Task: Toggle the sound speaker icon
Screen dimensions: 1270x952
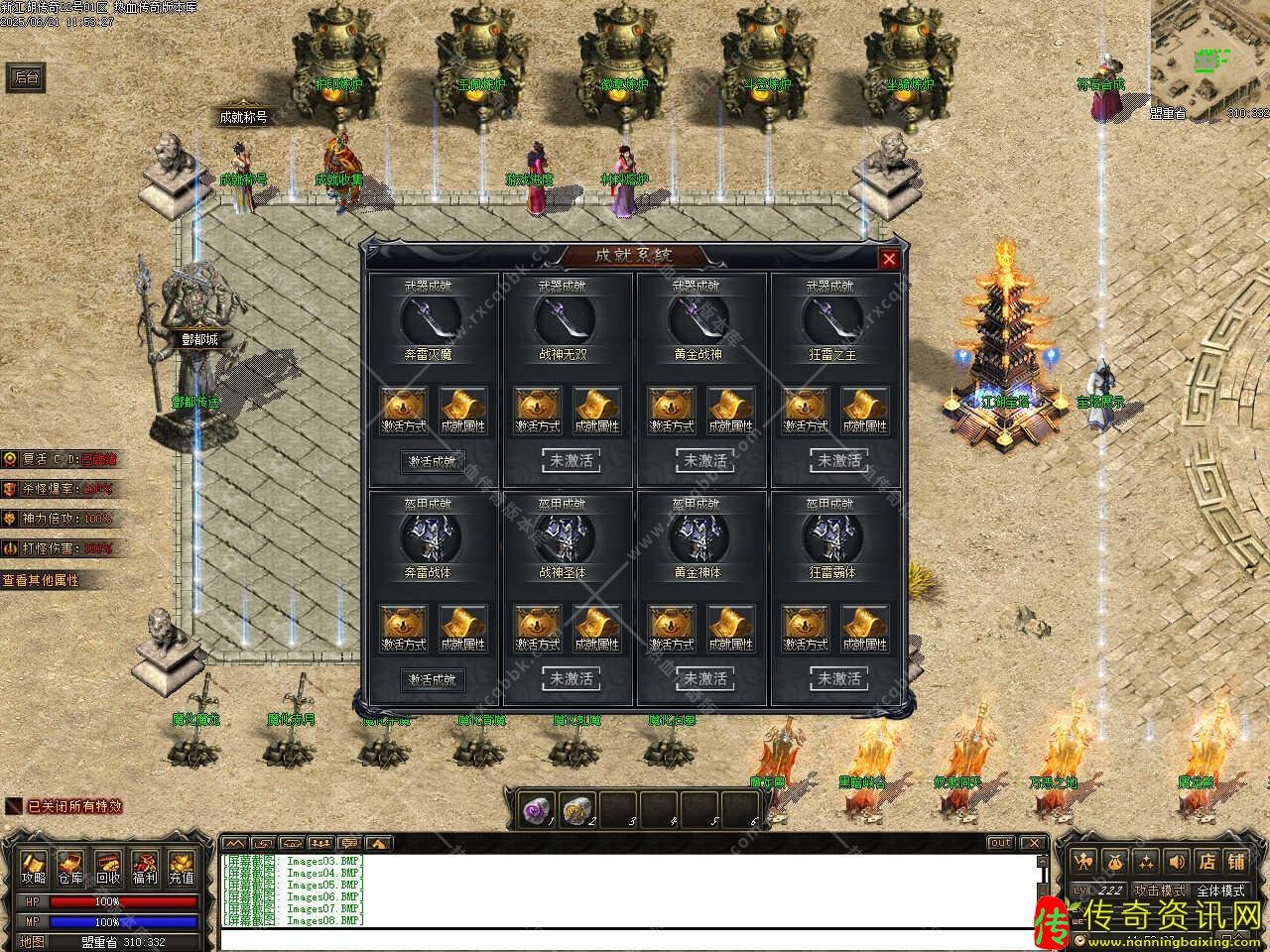Action: pos(1177,861)
